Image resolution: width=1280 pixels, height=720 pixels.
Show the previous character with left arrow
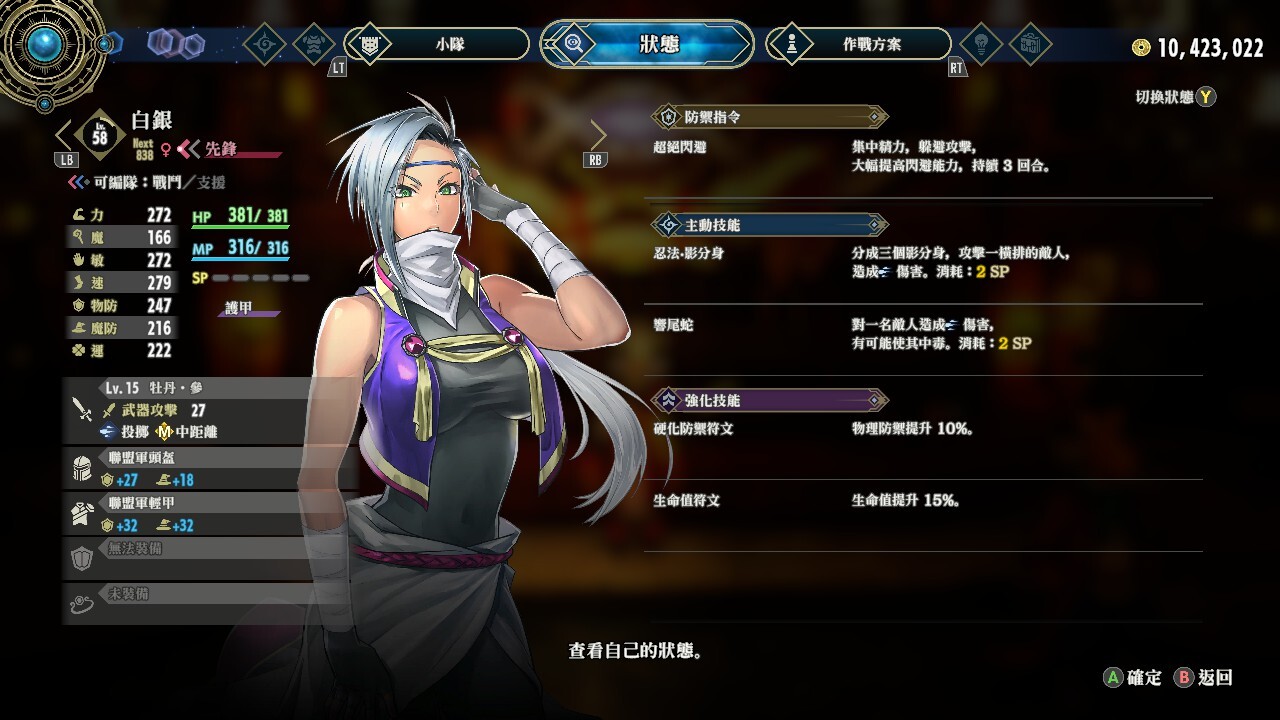64,135
